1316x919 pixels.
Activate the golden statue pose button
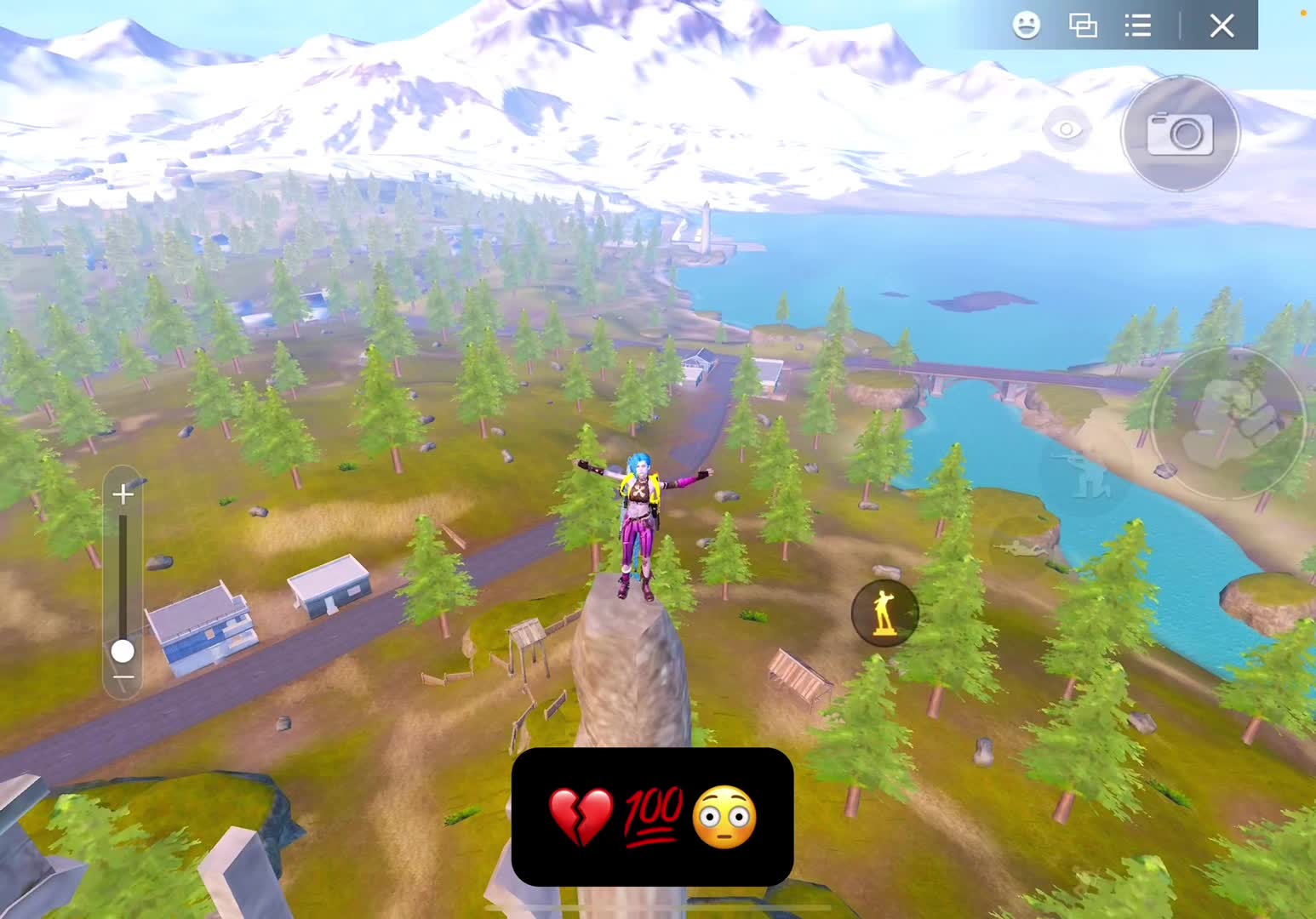pos(884,612)
